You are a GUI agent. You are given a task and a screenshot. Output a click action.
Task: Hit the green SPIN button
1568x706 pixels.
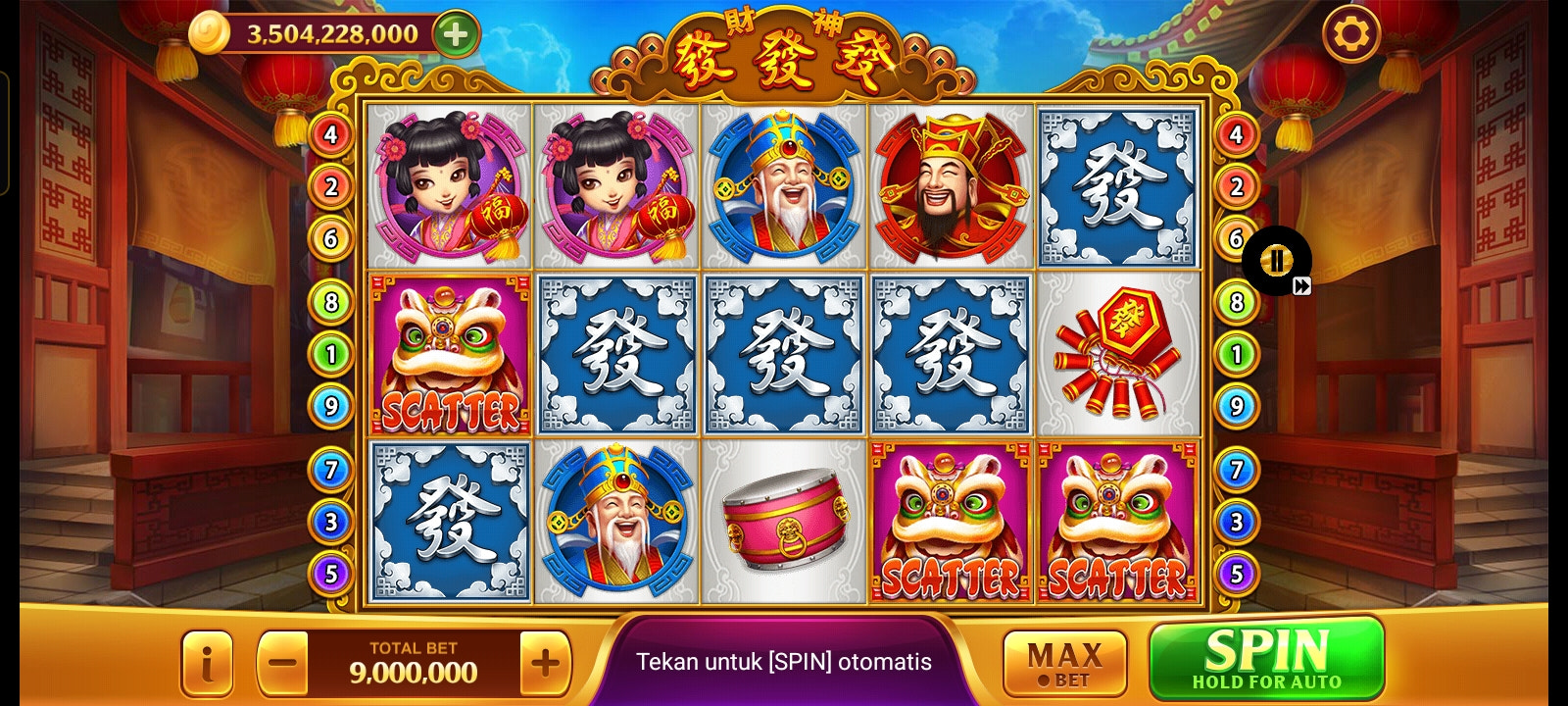[1266, 659]
